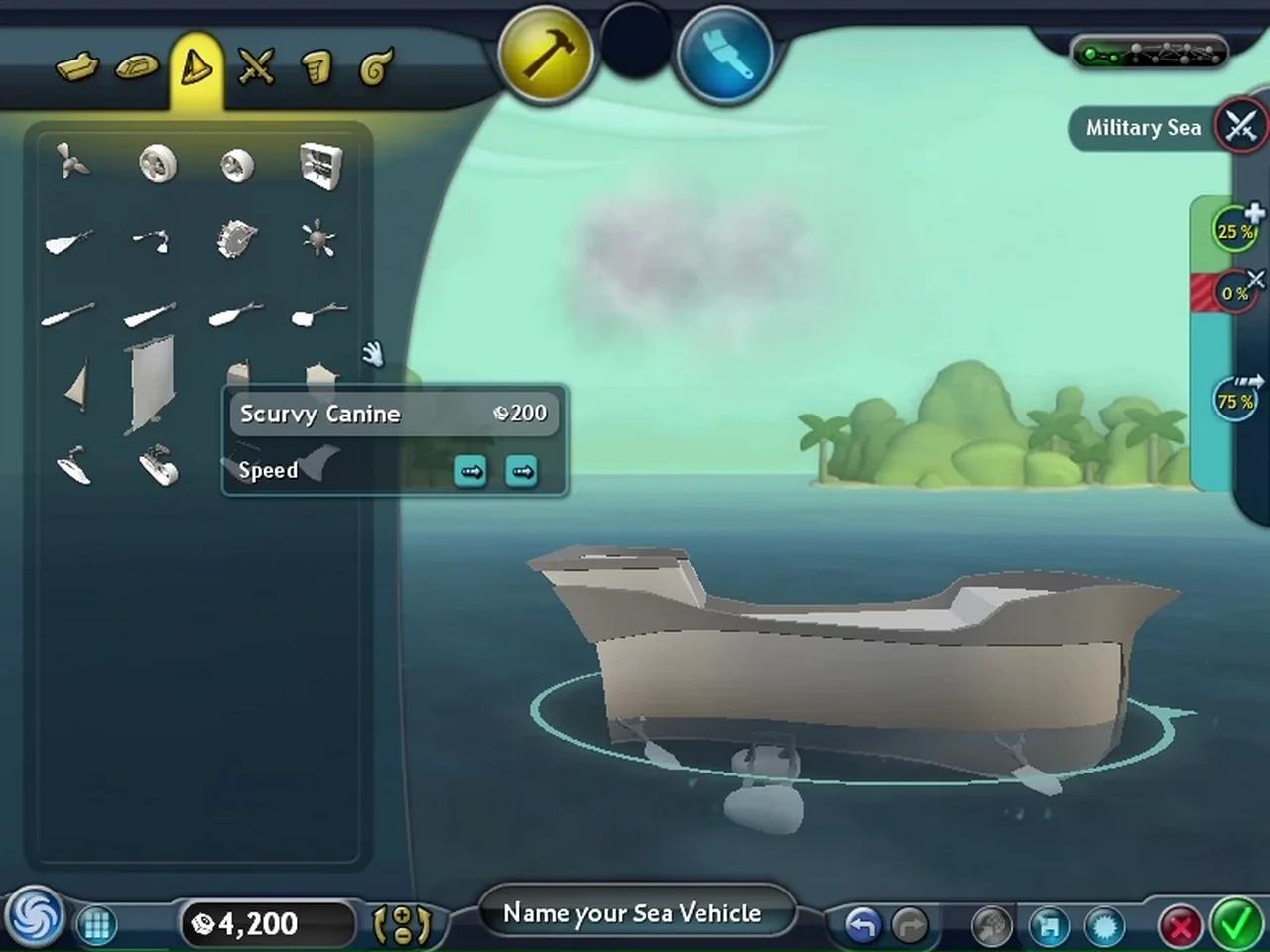This screenshot has width=1270, height=952.
Task: Expand the Military Sea editor panel
Action: tap(1241, 128)
